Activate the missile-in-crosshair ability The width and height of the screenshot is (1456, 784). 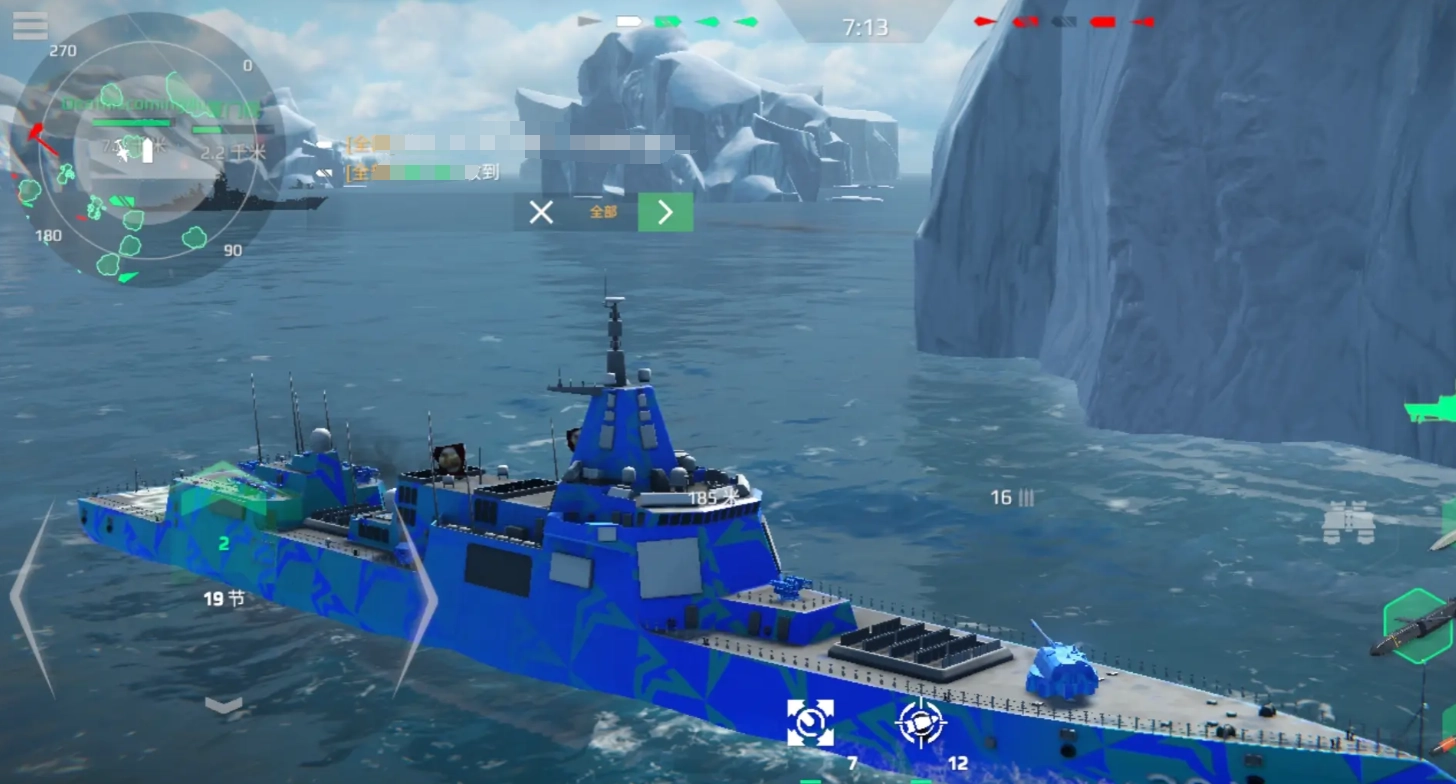click(921, 722)
